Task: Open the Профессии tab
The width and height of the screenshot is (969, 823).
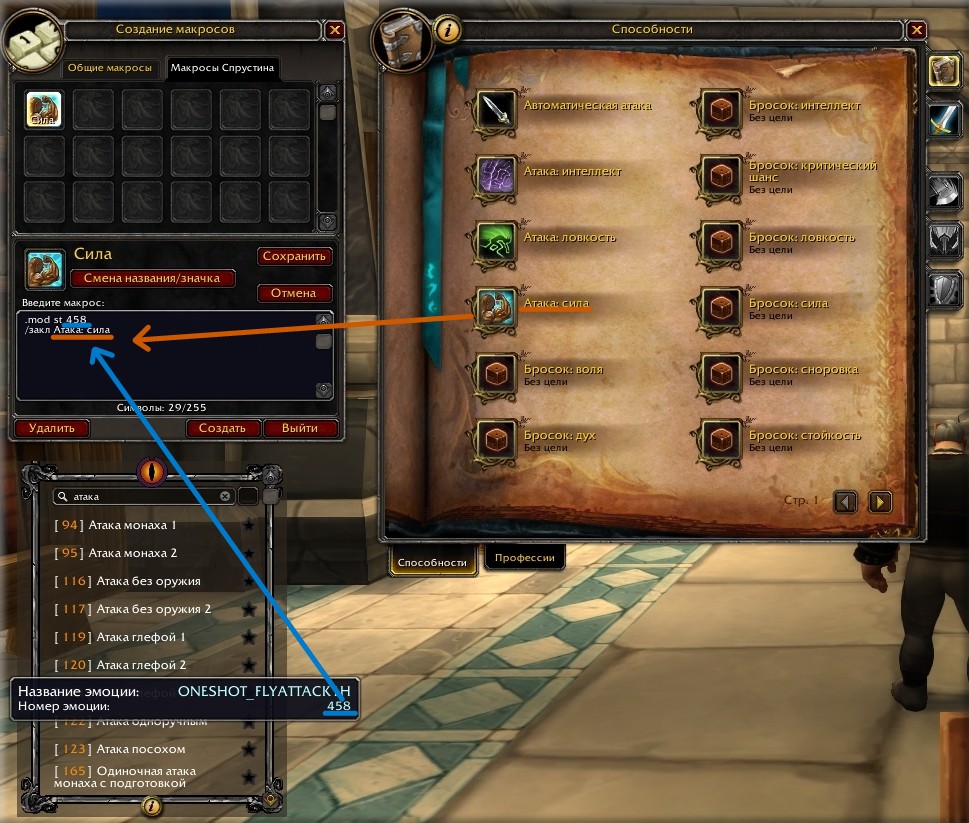Action: tap(525, 558)
